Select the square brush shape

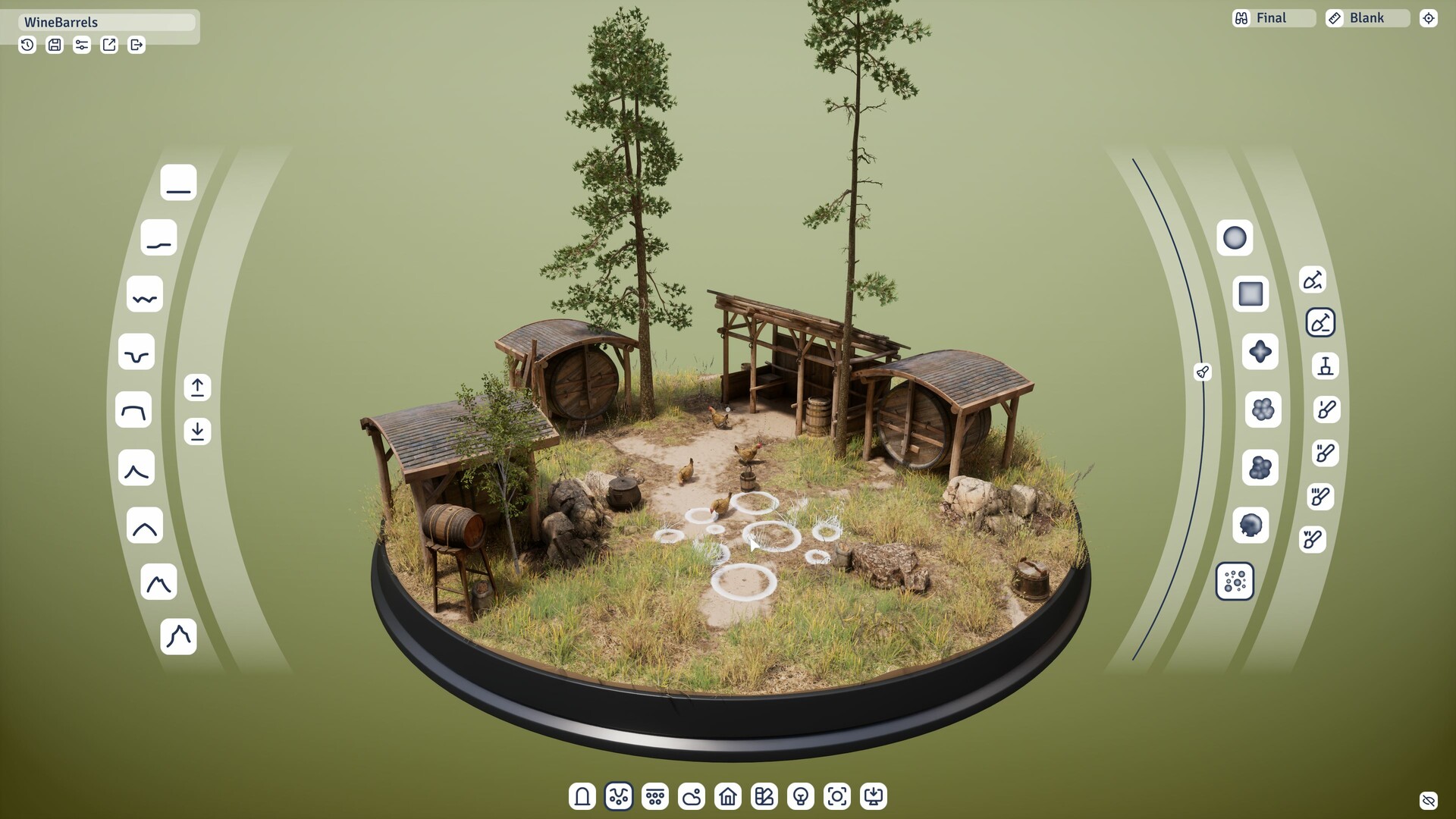tap(1250, 293)
